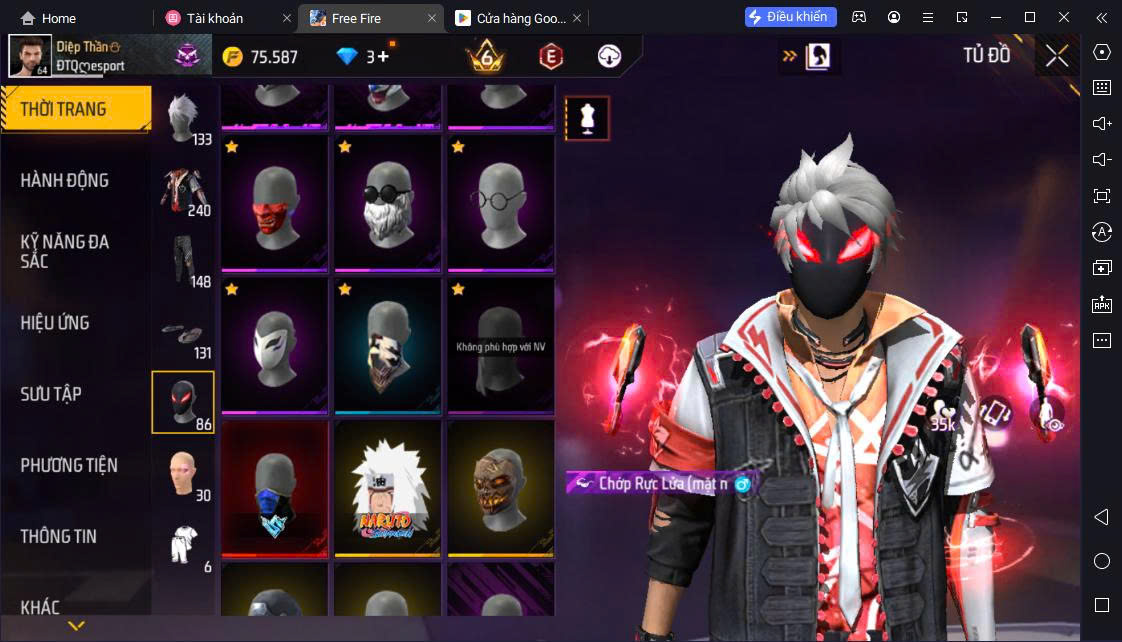Image resolution: width=1122 pixels, height=642 pixels.
Task: Open the THÔNG TIN section
Action: (x=59, y=536)
